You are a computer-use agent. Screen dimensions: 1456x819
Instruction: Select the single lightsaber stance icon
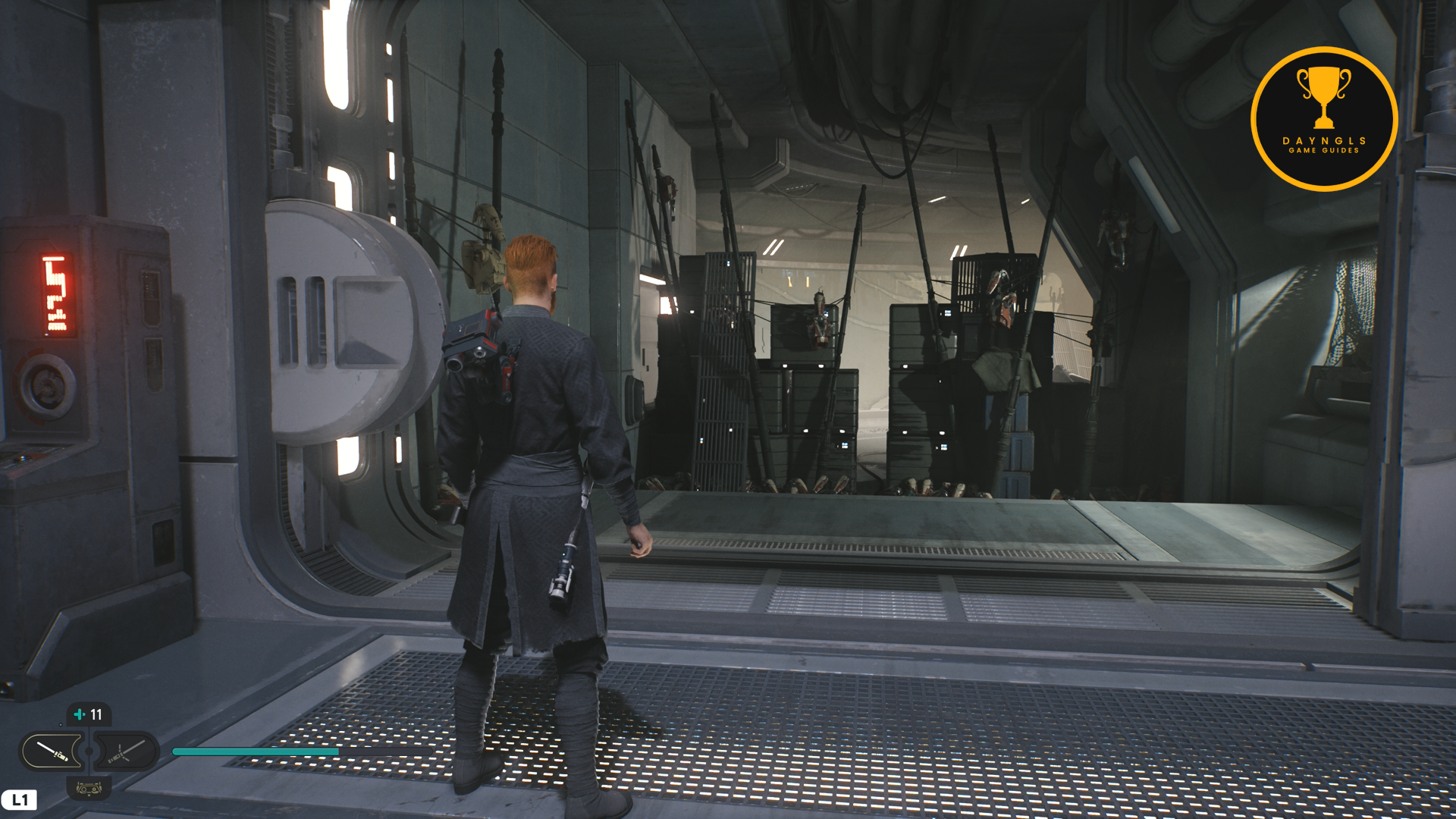point(52,752)
